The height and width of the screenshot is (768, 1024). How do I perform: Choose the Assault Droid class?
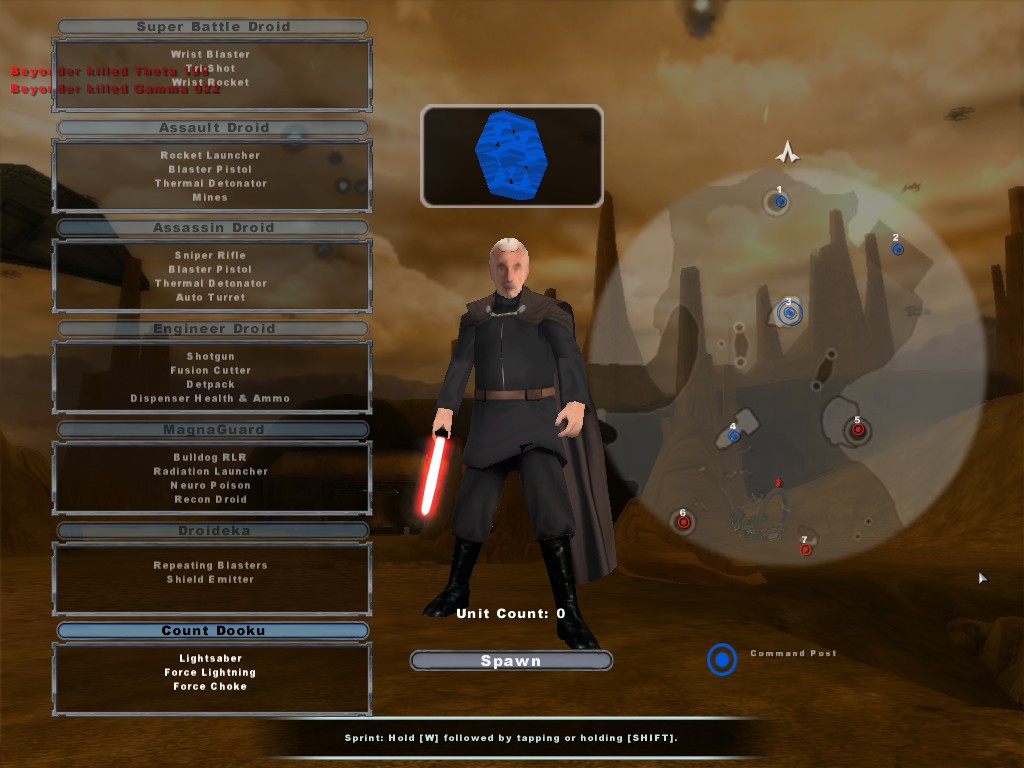pyautogui.click(x=212, y=128)
